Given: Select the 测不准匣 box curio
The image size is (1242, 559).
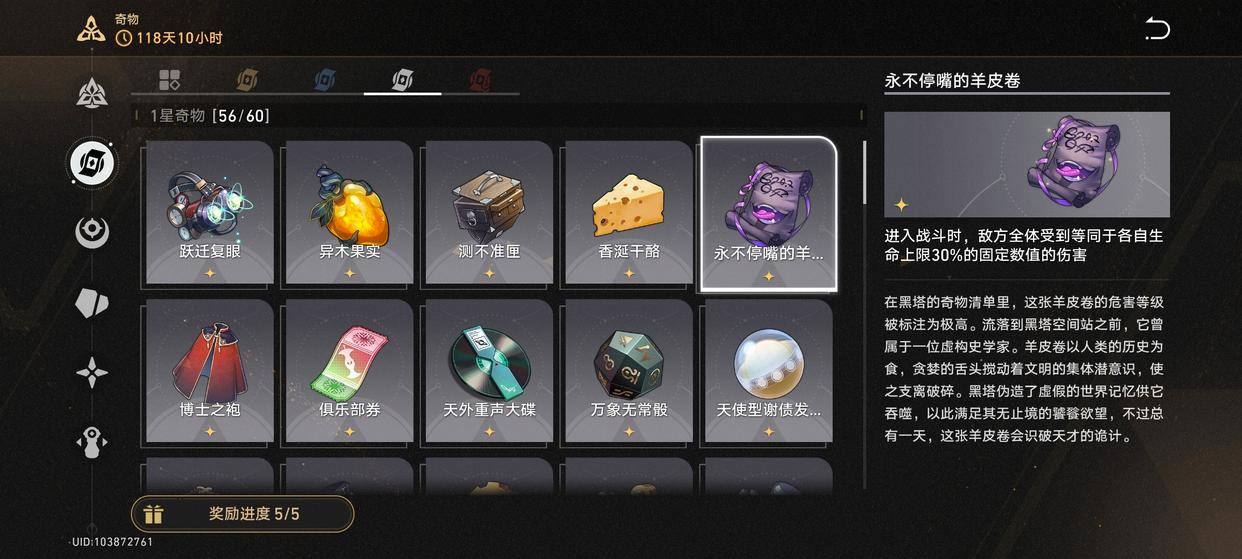Looking at the screenshot, I should click(x=489, y=212).
